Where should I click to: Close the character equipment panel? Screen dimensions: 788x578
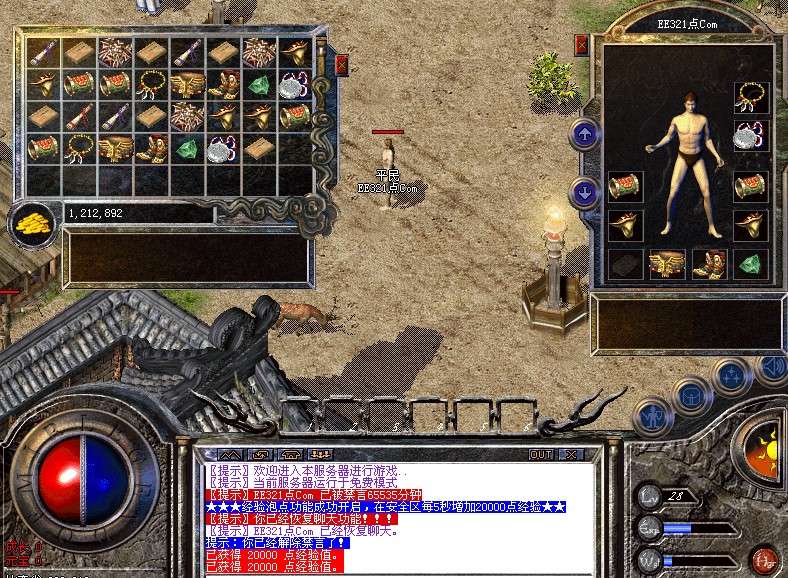[x=582, y=44]
